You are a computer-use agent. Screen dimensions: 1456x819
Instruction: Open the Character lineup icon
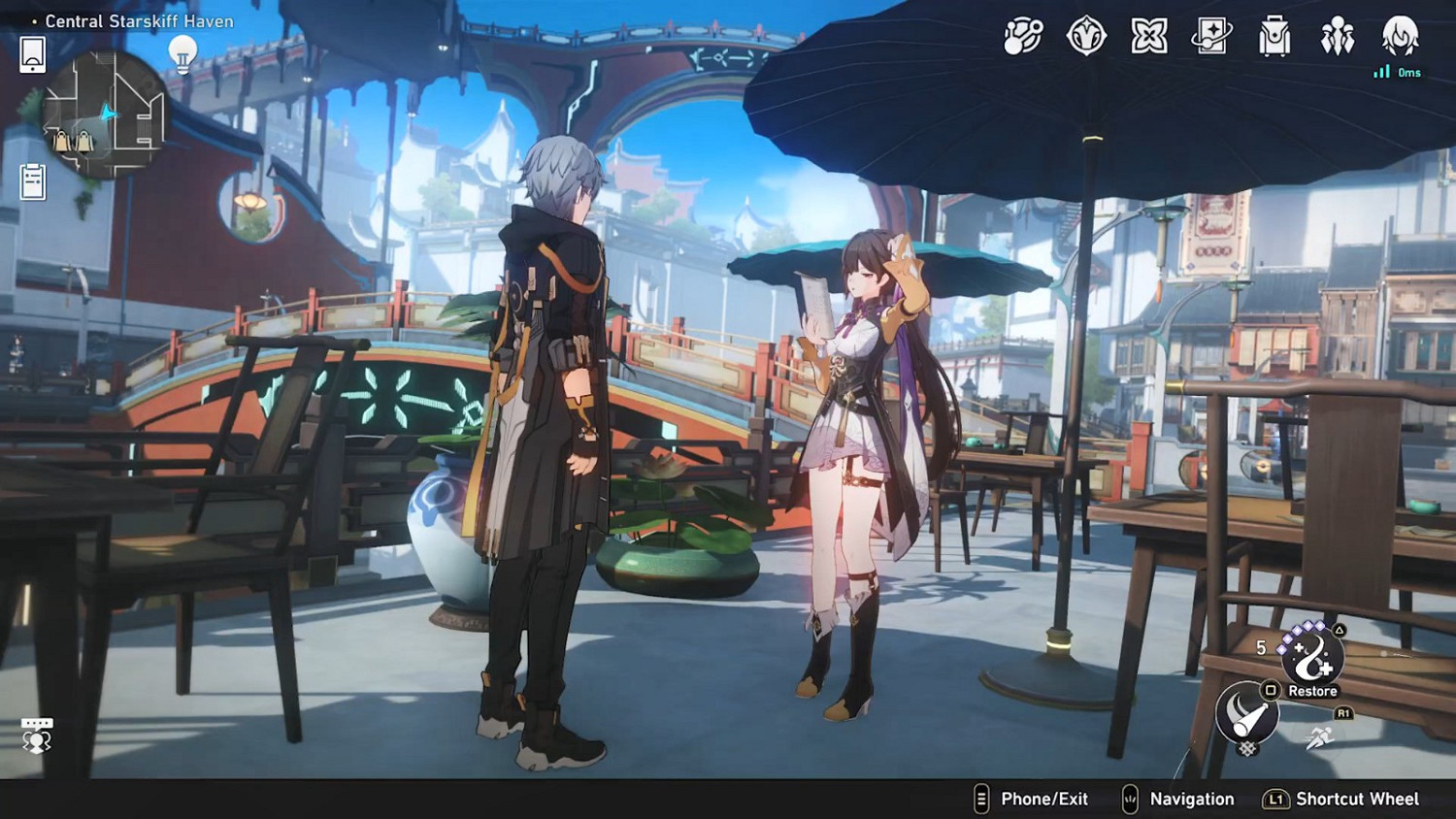click(x=1339, y=37)
